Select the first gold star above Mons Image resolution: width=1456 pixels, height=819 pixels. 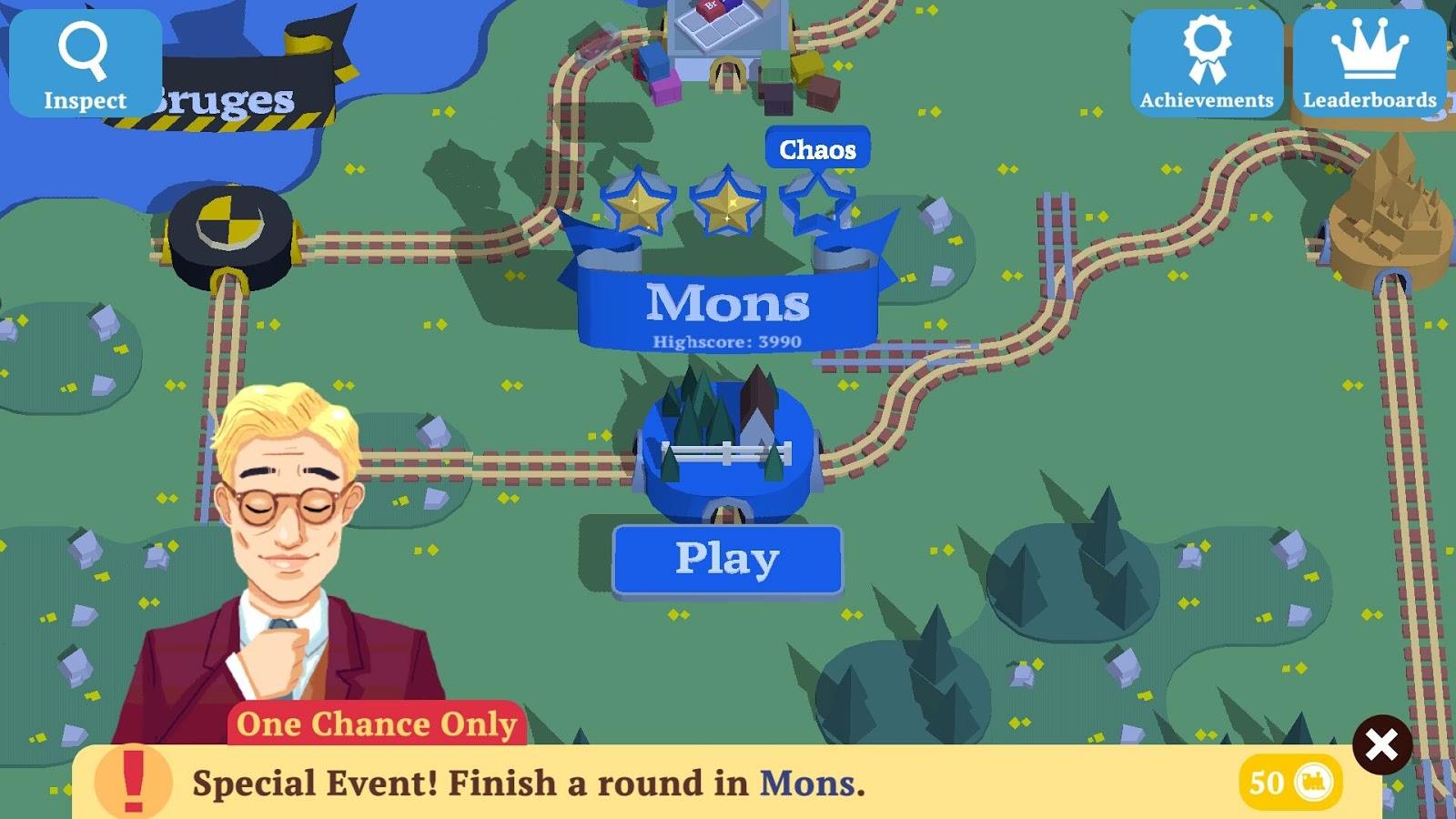637,200
